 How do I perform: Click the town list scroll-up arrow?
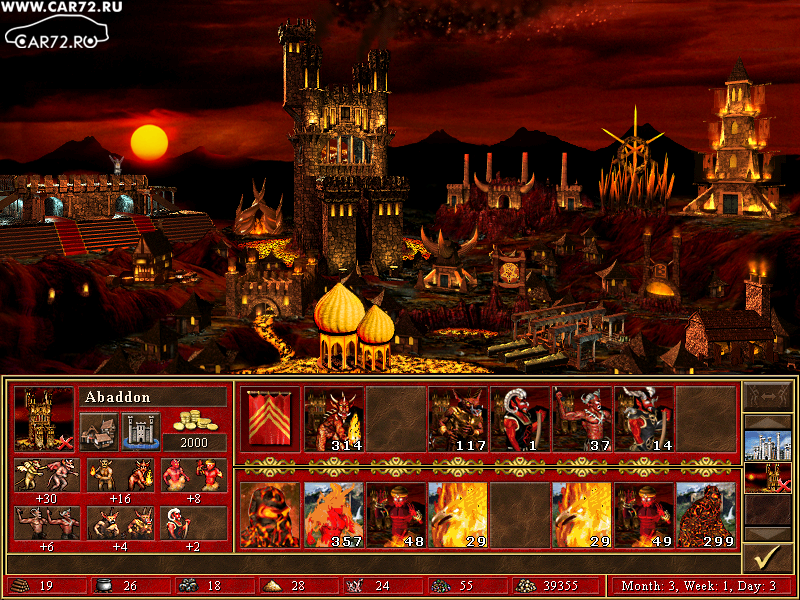click(x=768, y=403)
